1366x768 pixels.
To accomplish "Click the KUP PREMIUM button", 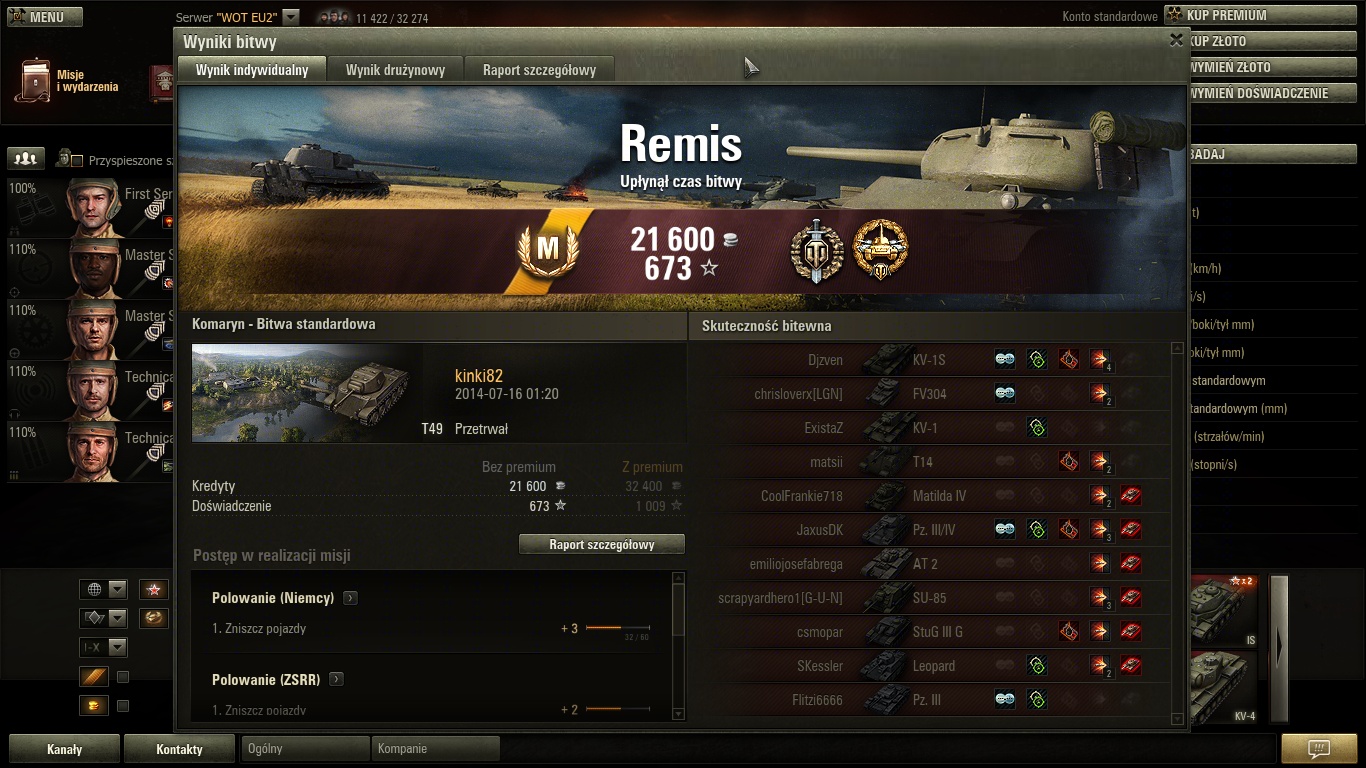I will (x=1263, y=15).
